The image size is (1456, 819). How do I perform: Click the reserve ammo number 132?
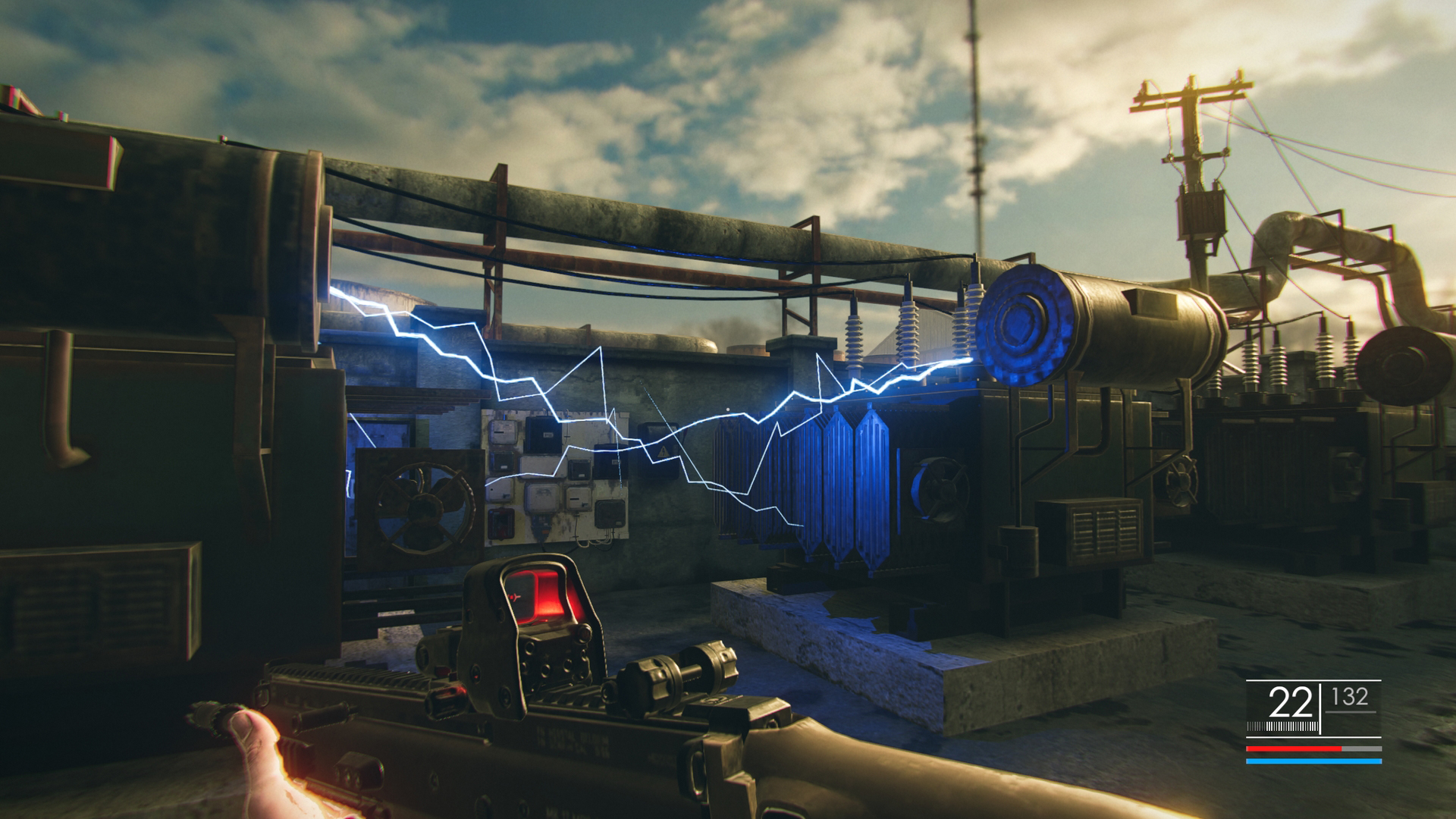[x=1349, y=696]
